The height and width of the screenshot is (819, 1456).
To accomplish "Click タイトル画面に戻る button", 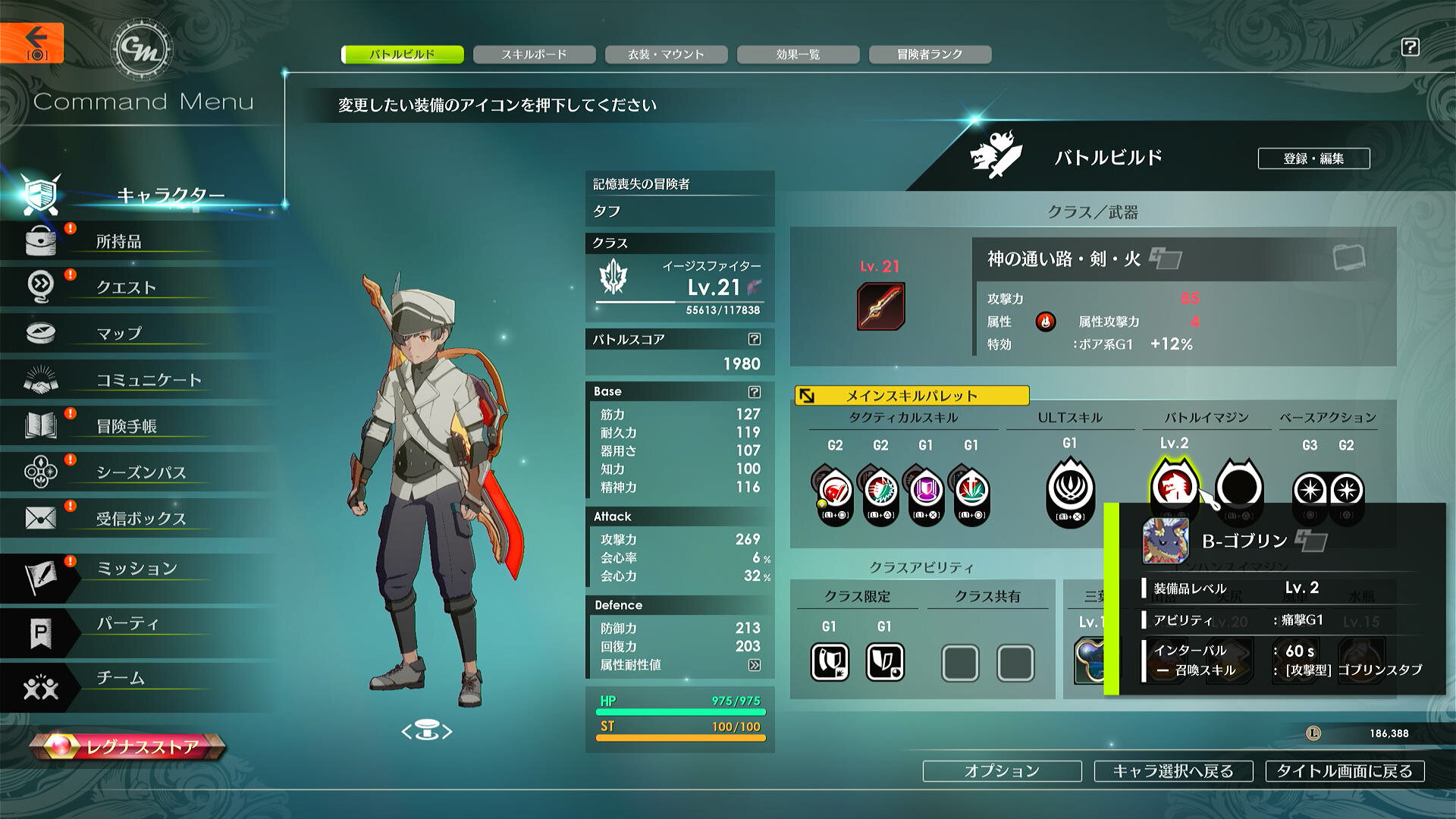I will pyautogui.click(x=1345, y=771).
